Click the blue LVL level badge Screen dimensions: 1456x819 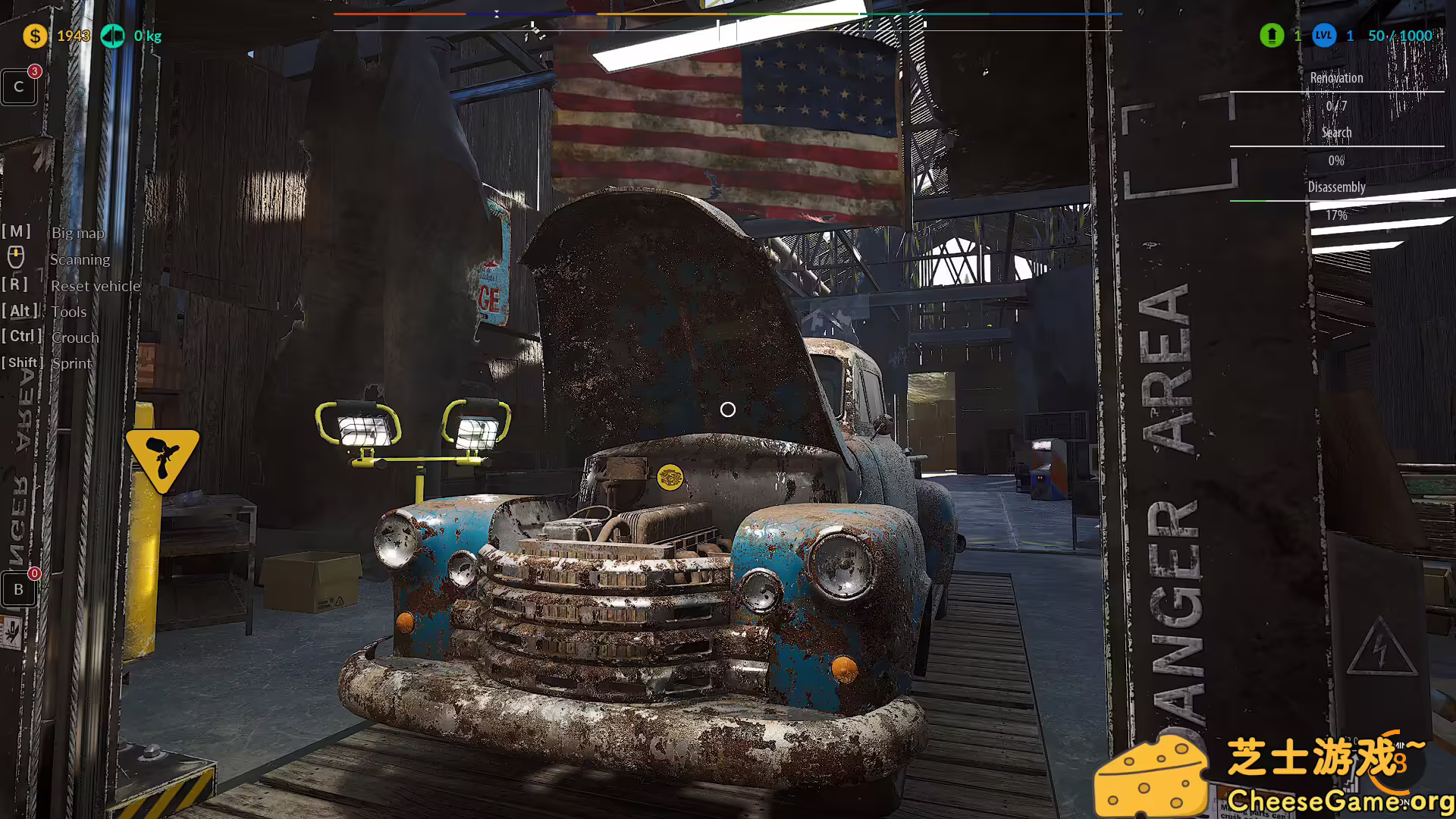1323,36
